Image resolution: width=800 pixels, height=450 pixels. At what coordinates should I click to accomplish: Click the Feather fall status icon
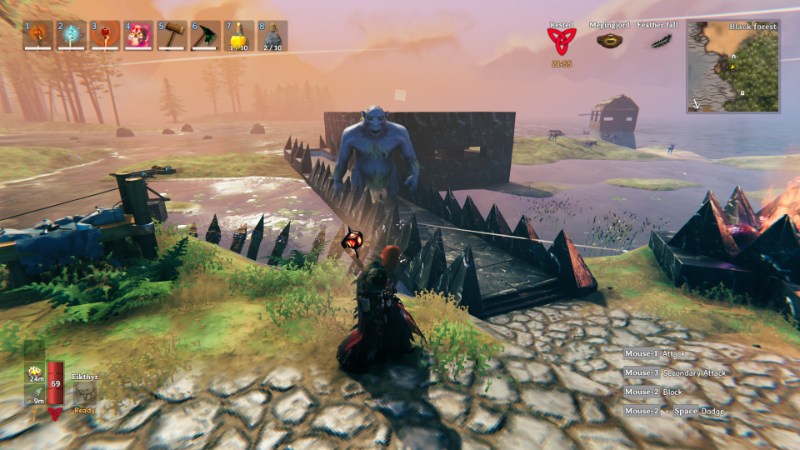660,41
